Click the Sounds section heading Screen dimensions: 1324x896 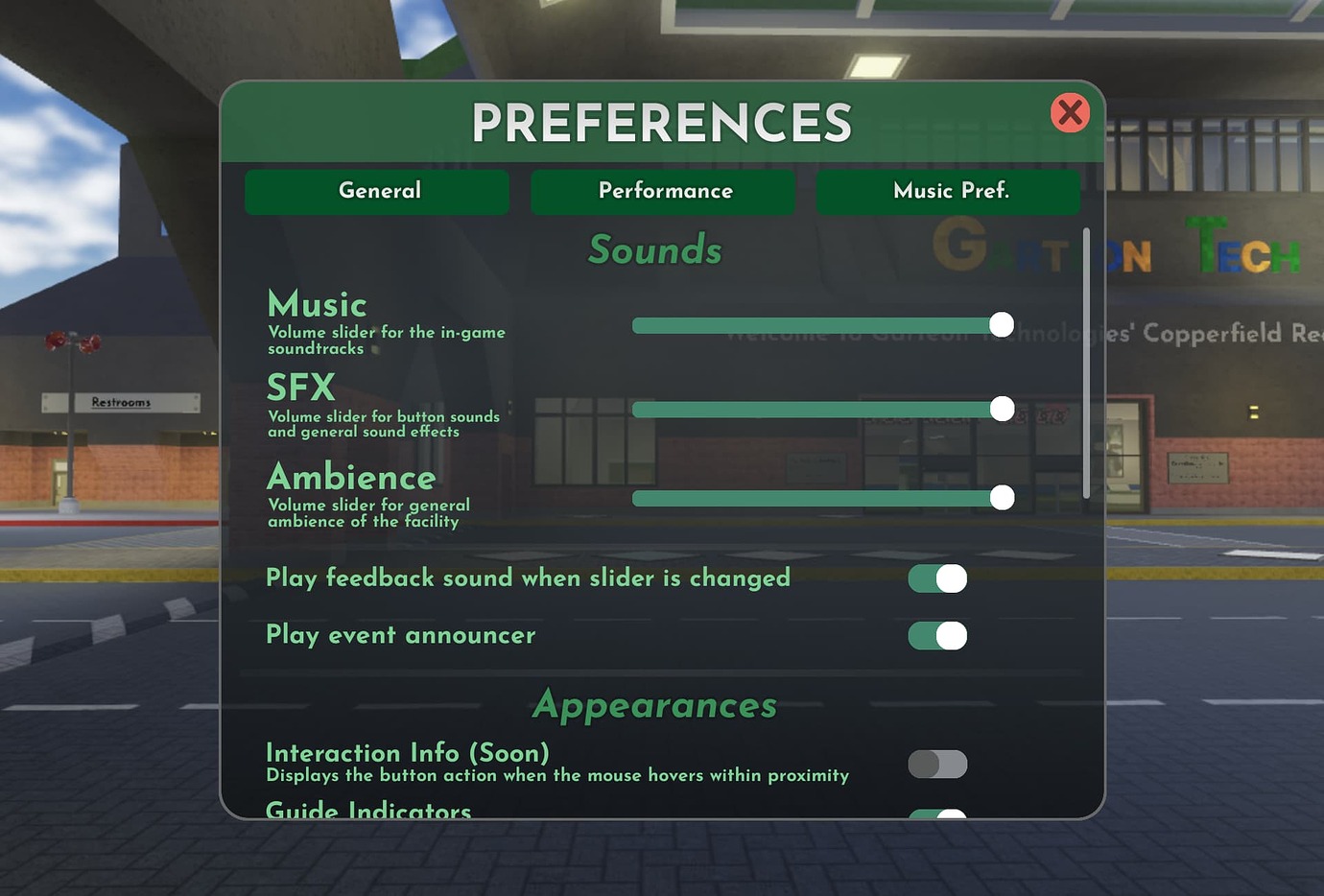[x=654, y=250]
